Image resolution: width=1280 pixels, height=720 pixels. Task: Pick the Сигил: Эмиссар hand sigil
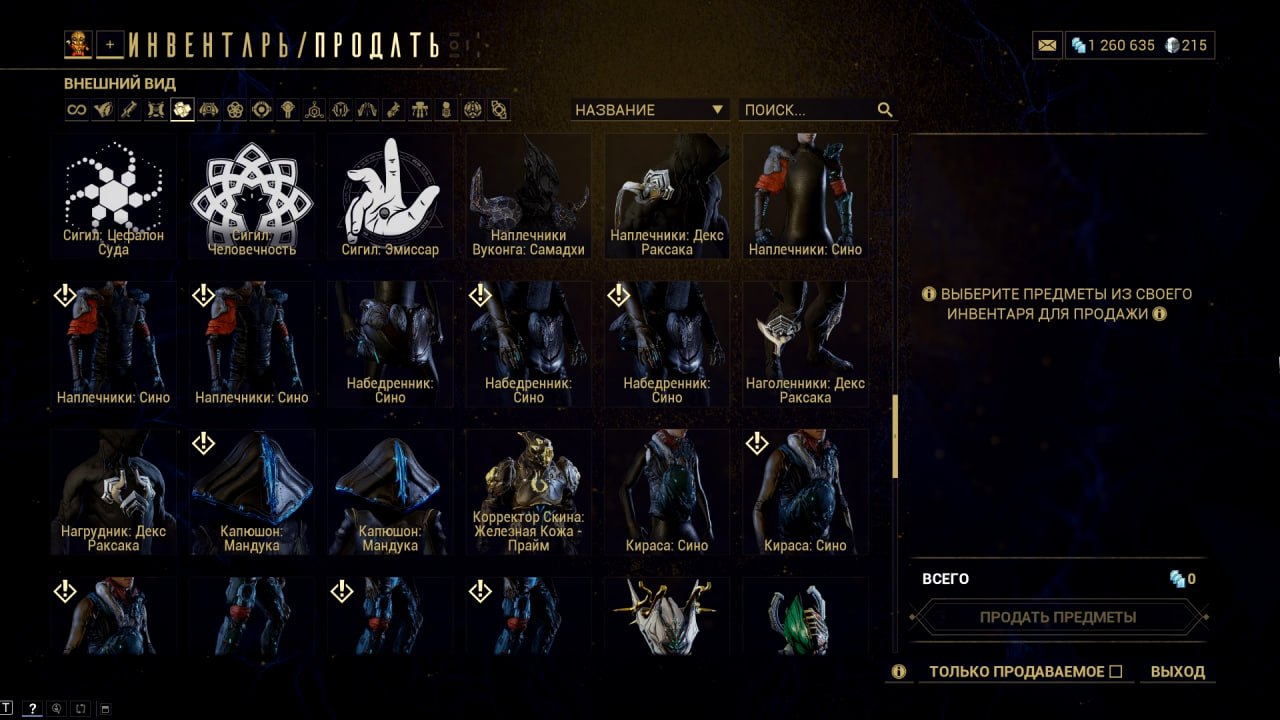pos(390,197)
